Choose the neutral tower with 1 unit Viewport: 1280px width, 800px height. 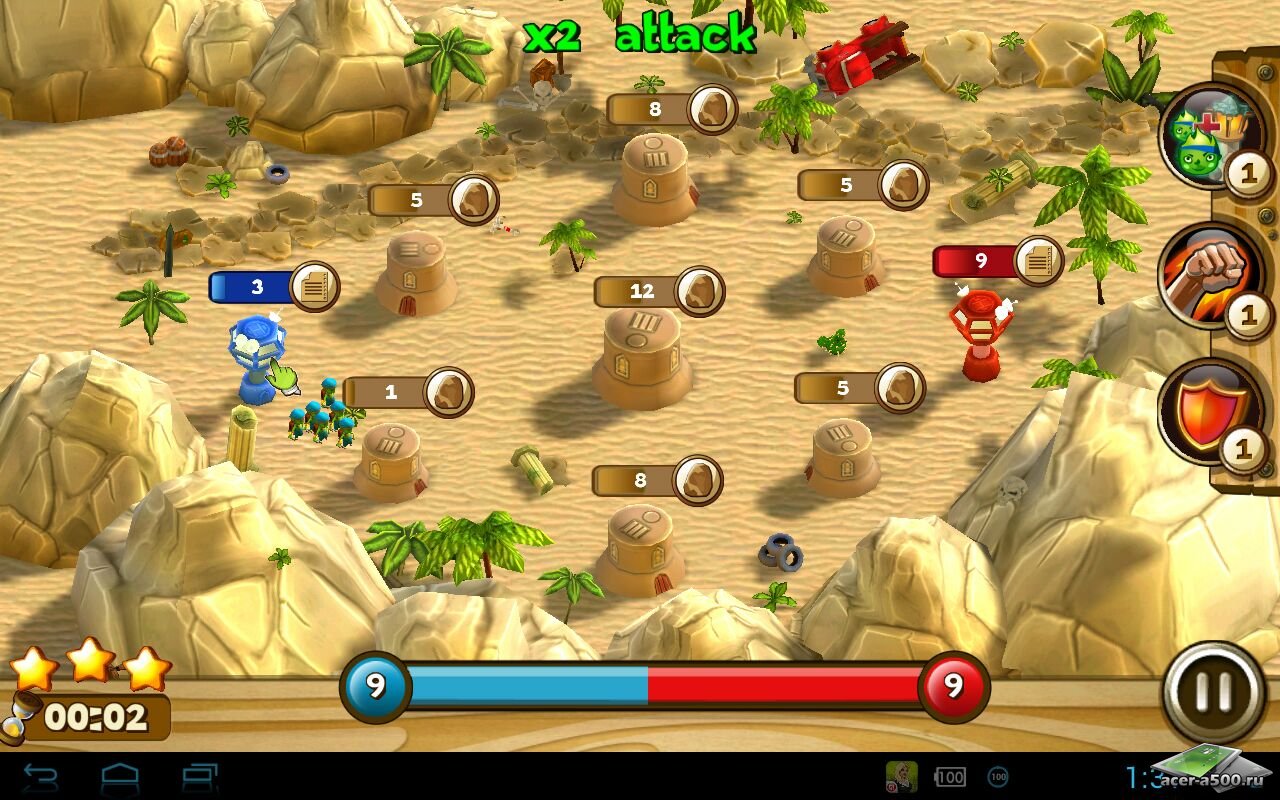[x=391, y=460]
